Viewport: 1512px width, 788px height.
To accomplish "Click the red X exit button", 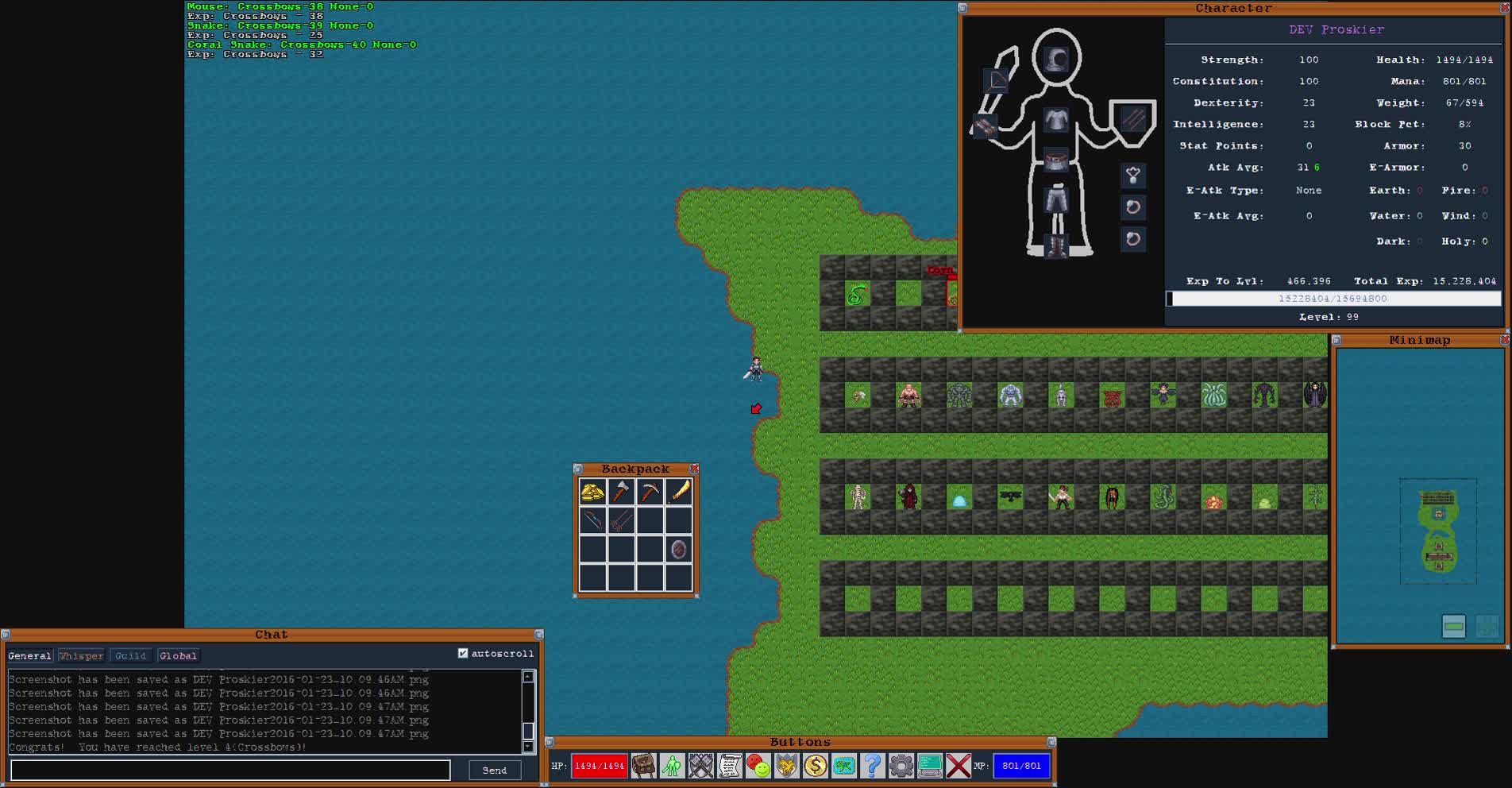I will [958, 766].
